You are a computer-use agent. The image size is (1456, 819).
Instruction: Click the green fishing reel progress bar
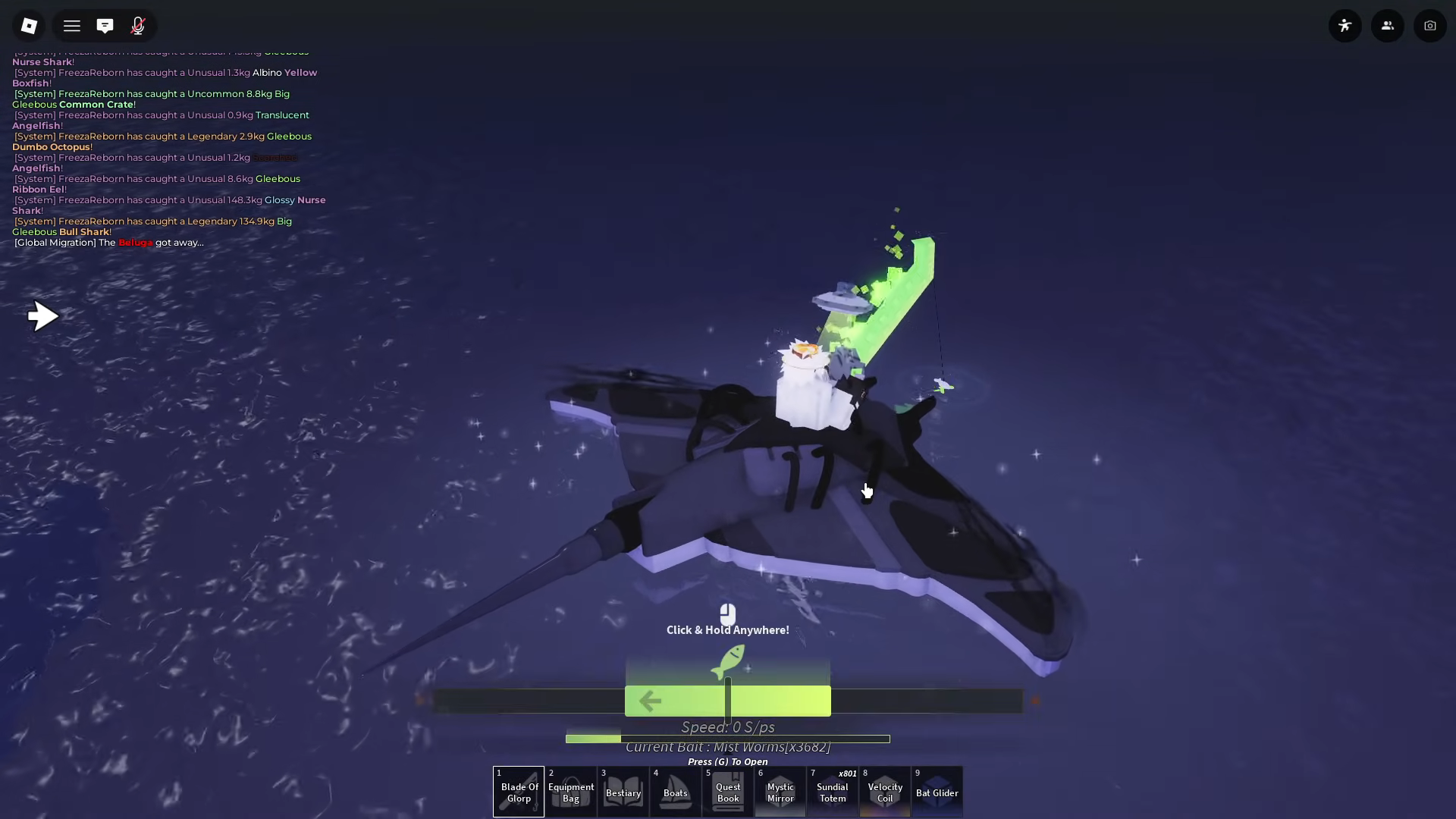[x=728, y=699]
